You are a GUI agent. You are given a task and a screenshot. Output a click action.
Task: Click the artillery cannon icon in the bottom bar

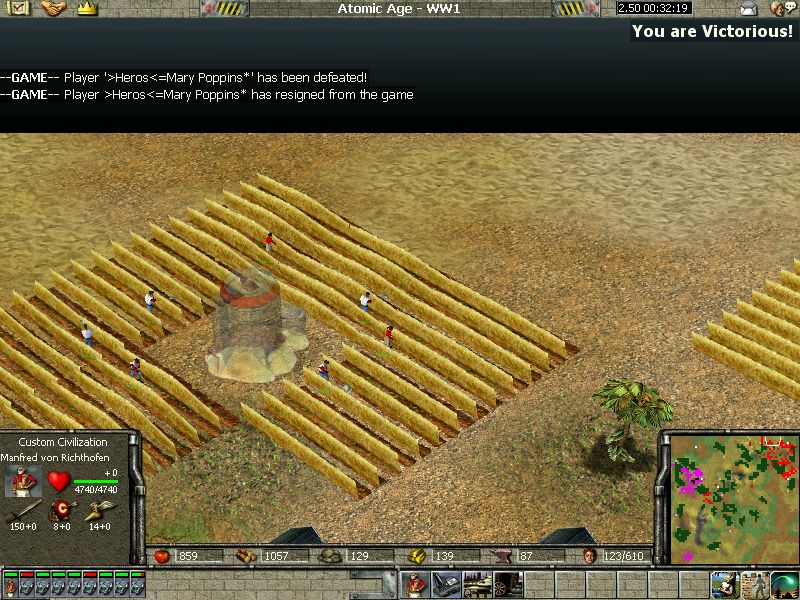point(508,583)
